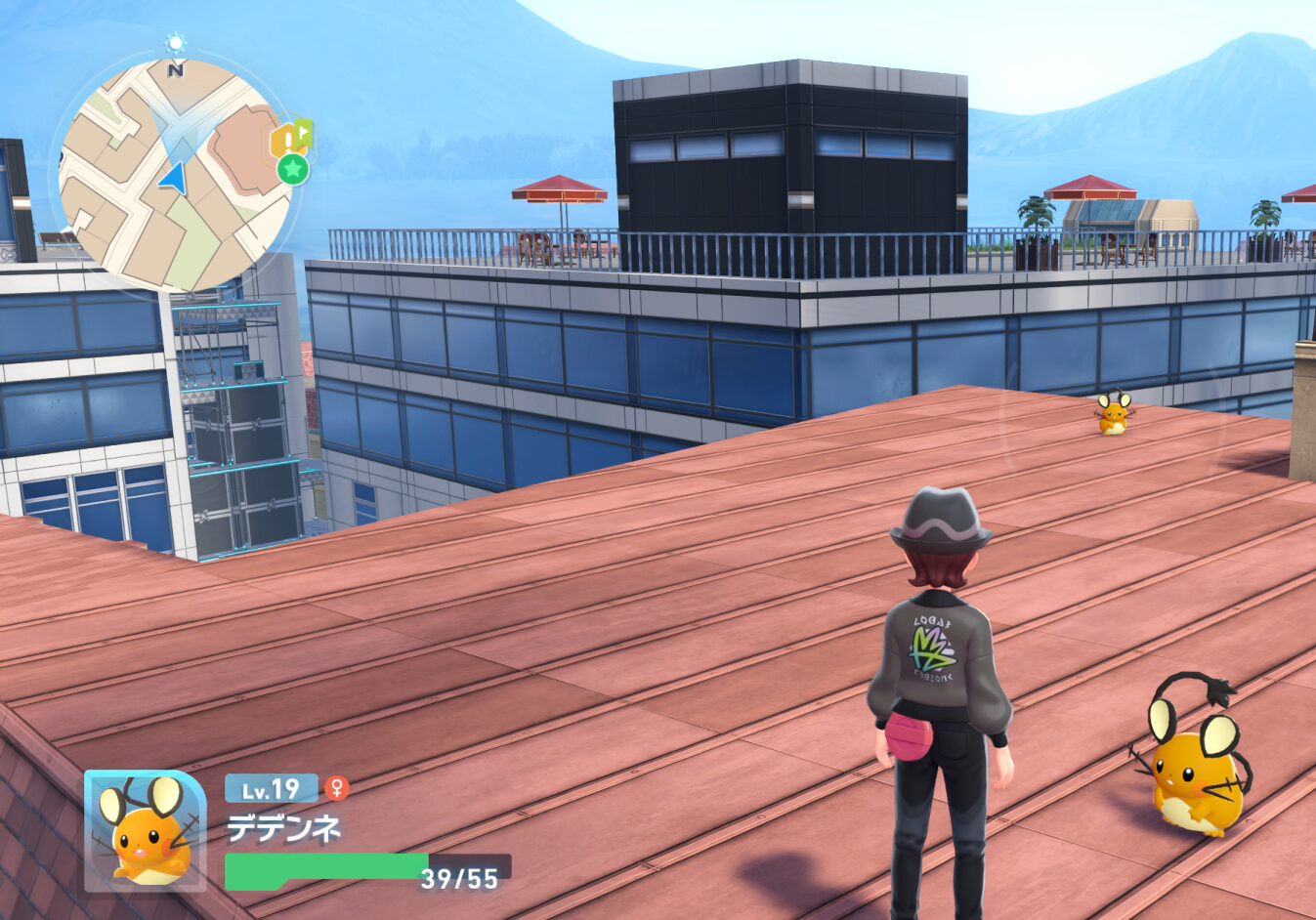The height and width of the screenshot is (920, 1316).
Task: Open the circular city minimap
Action: click(x=176, y=176)
